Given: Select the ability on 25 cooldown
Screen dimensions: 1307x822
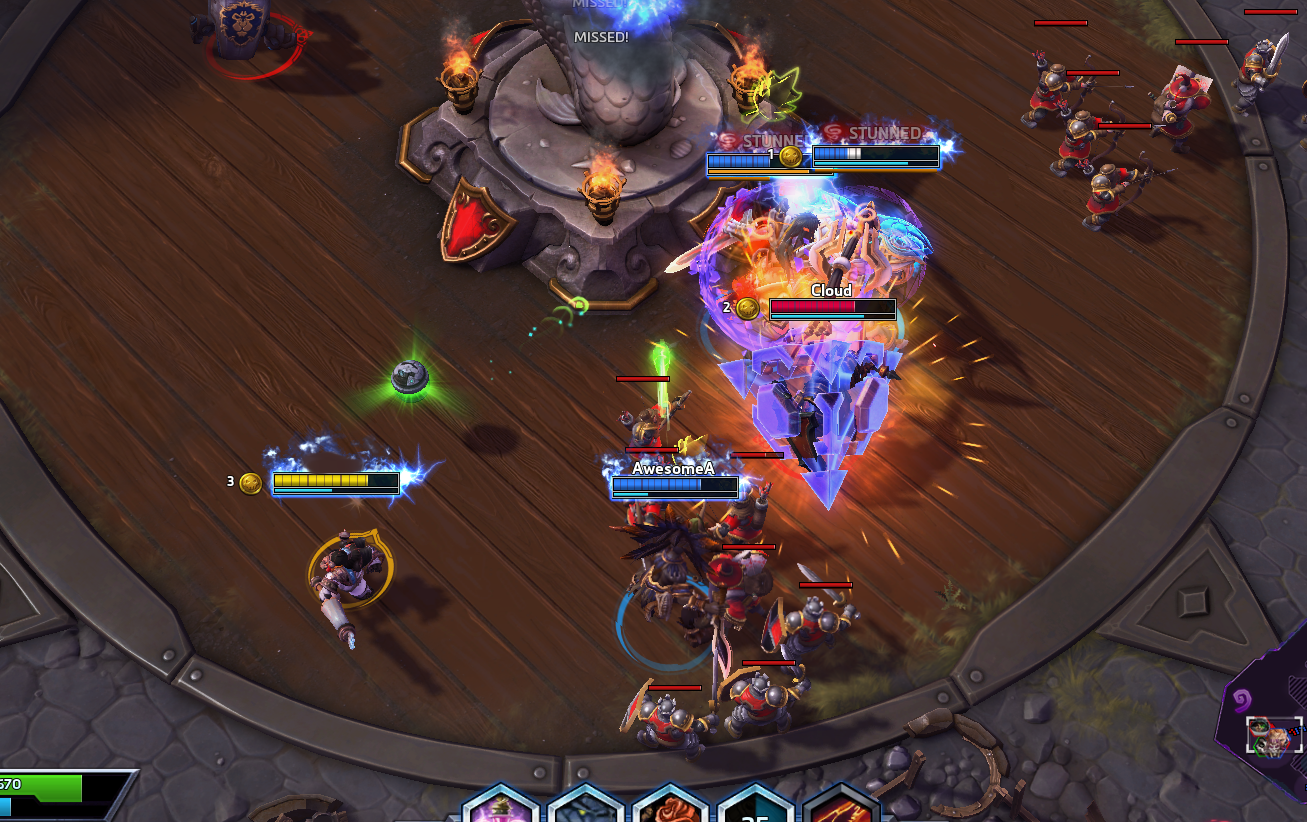Looking at the screenshot, I should [x=756, y=808].
